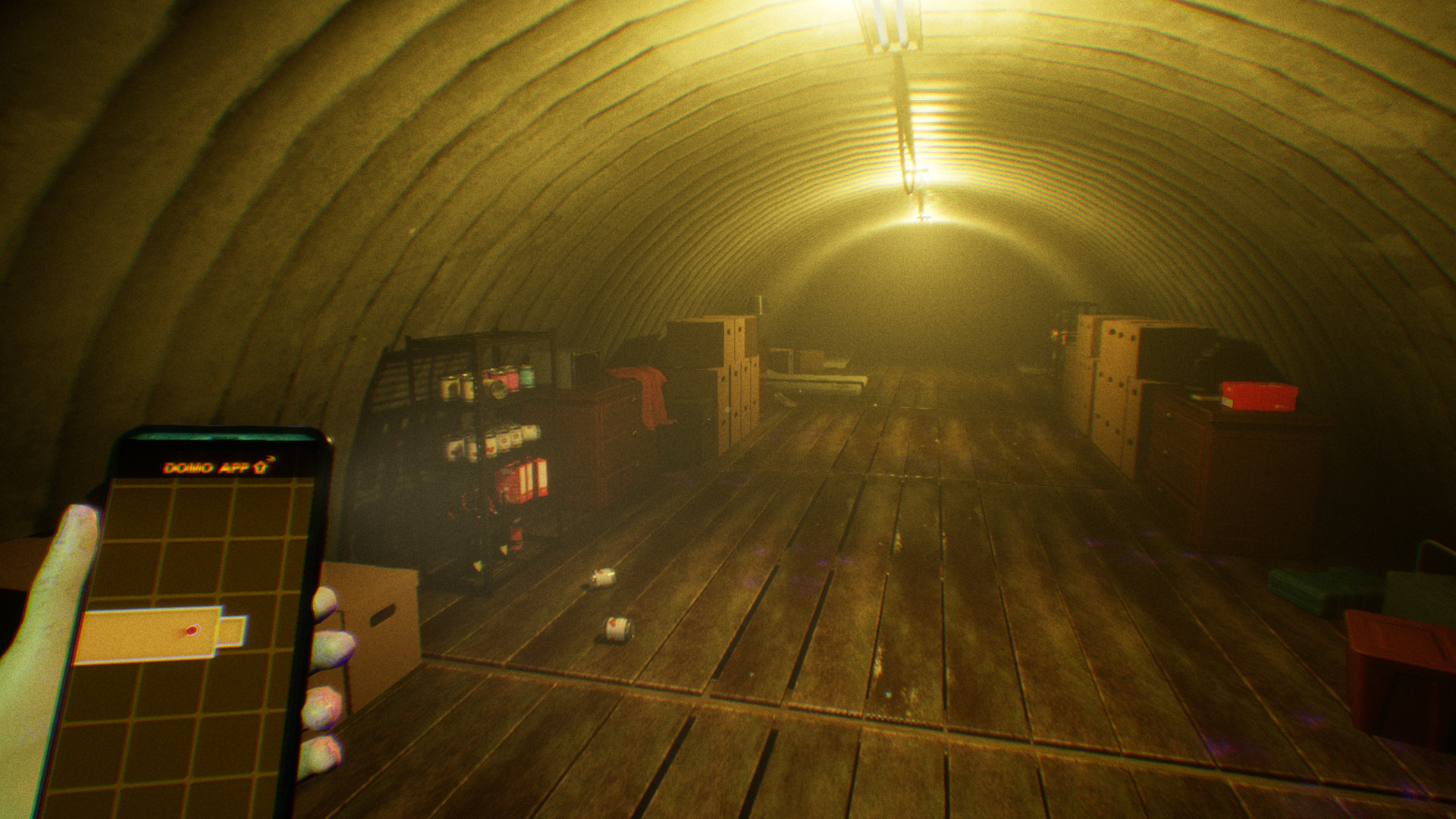Tap the DOMO APP home icon
The image size is (1456, 819).
click(x=263, y=466)
